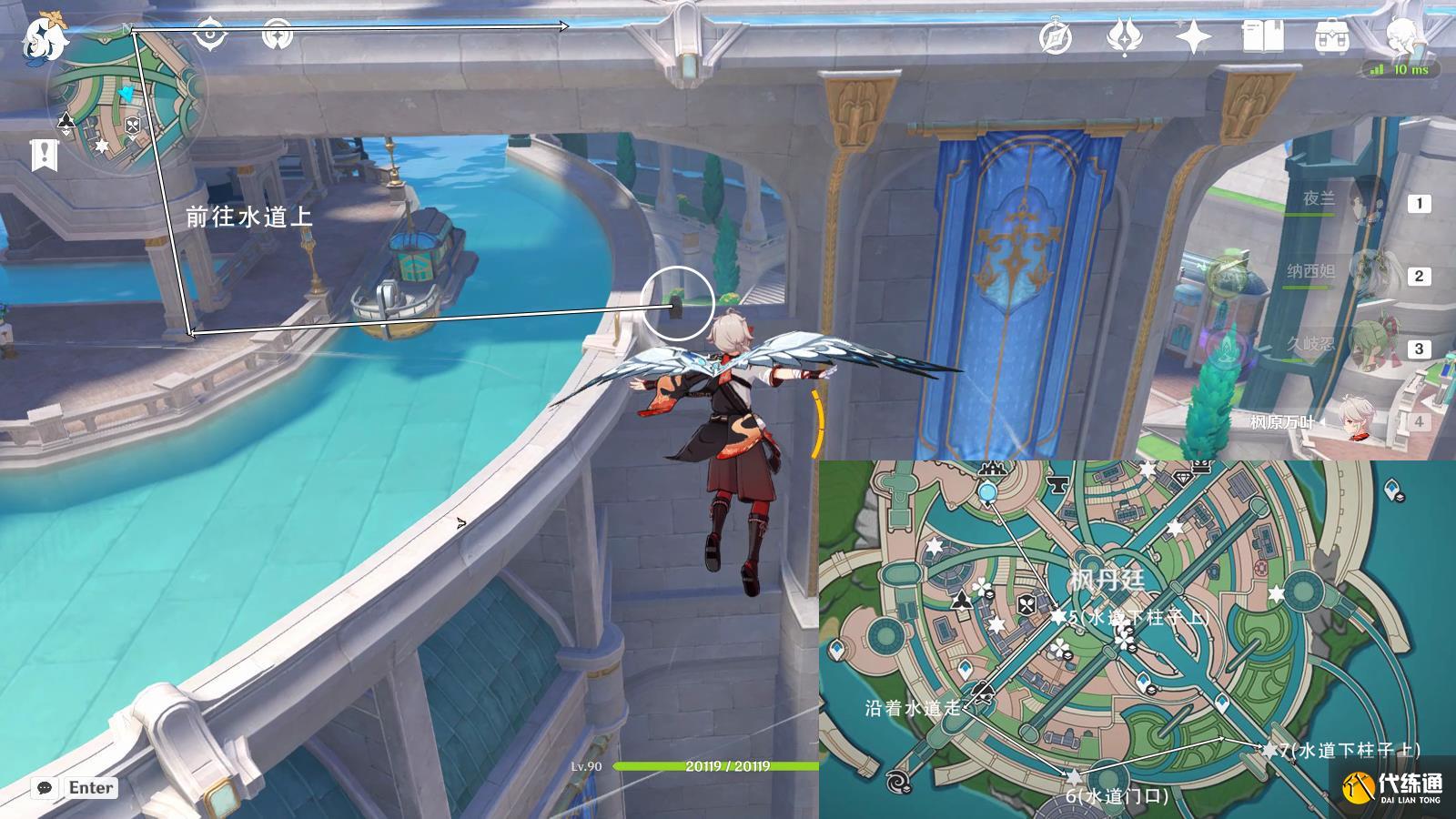
Task: Open the handbook icon
Action: pos(1262,37)
